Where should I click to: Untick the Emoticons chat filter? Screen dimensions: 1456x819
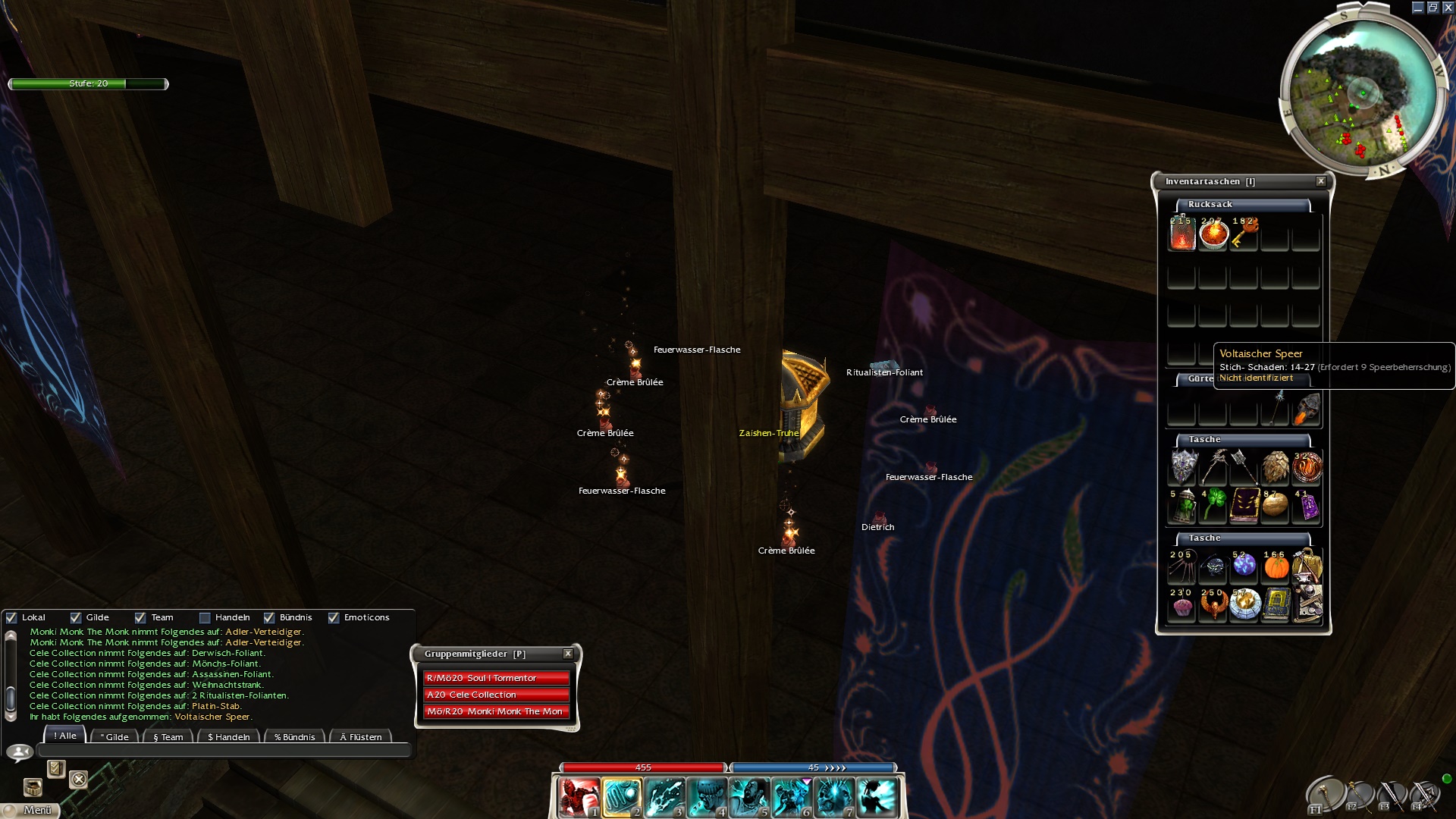334,618
